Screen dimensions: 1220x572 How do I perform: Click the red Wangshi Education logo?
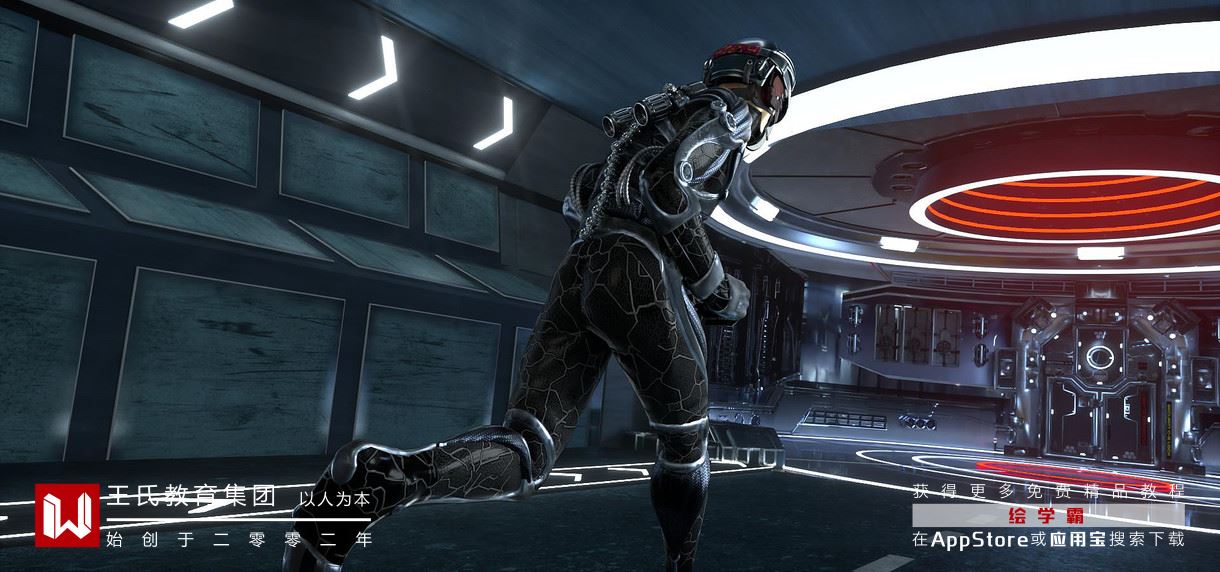(x=67, y=515)
